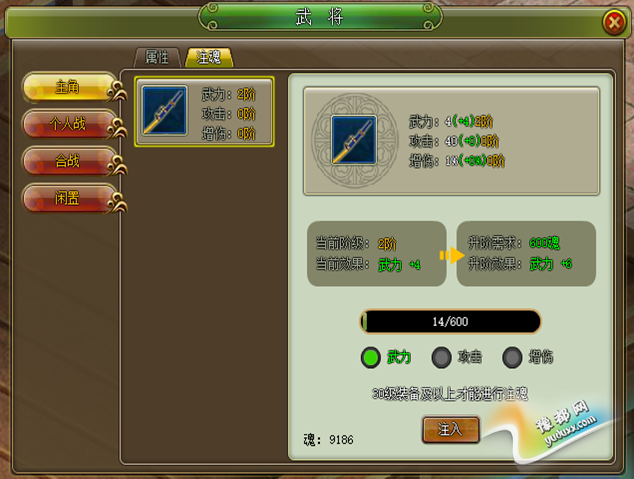Pick the 增伤 soul option
The width and height of the screenshot is (634, 479).
[513, 357]
